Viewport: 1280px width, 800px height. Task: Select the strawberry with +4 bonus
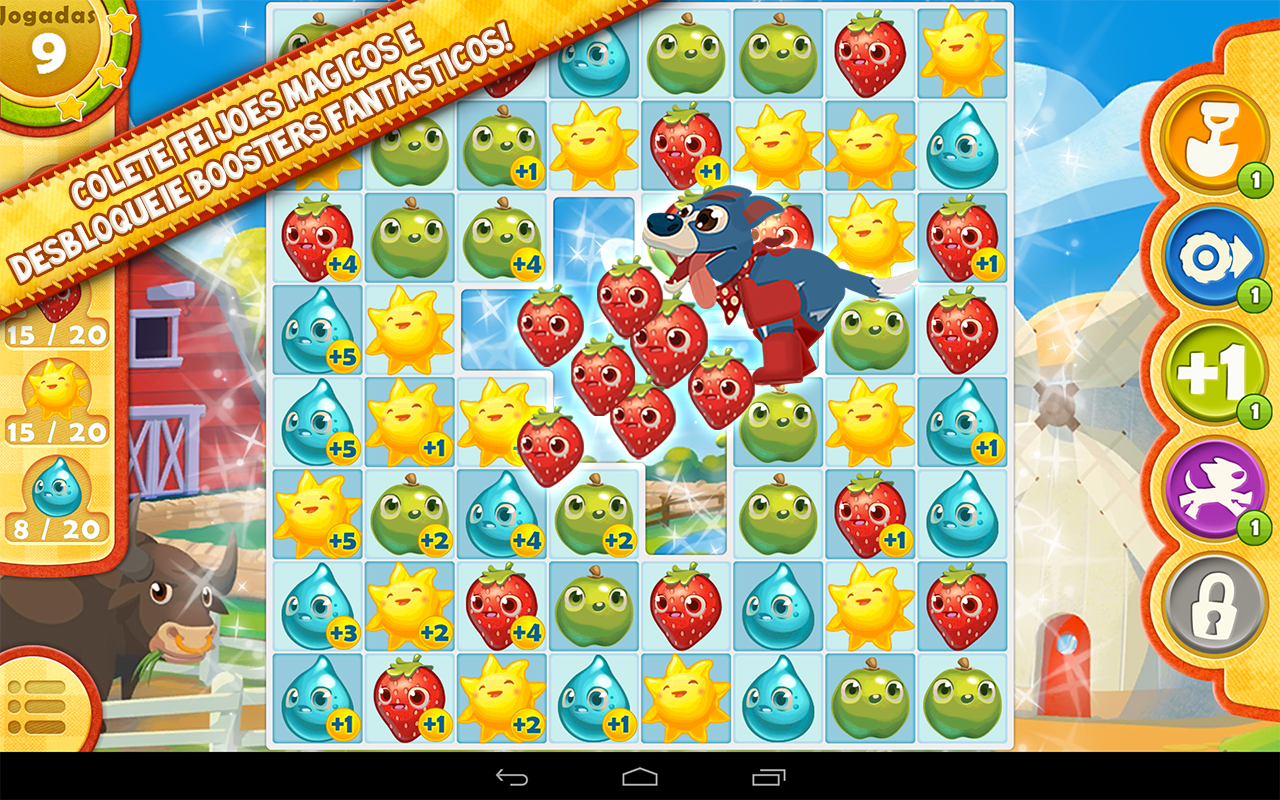pyautogui.click(x=318, y=240)
